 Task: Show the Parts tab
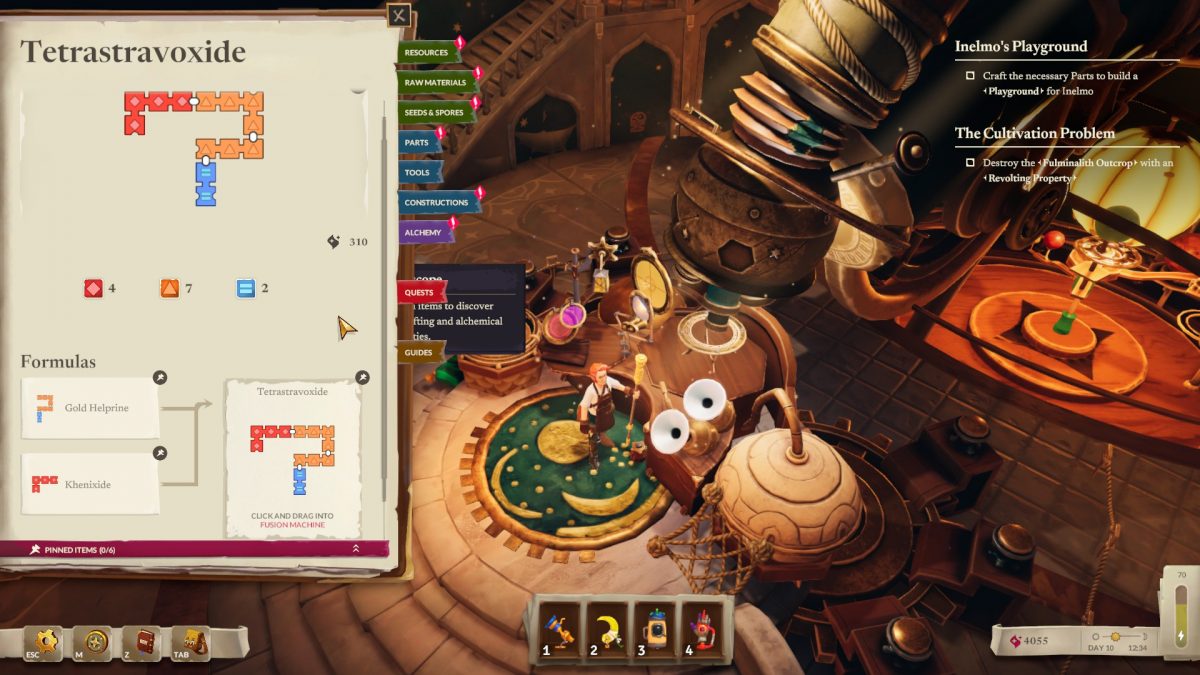tap(417, 142)
